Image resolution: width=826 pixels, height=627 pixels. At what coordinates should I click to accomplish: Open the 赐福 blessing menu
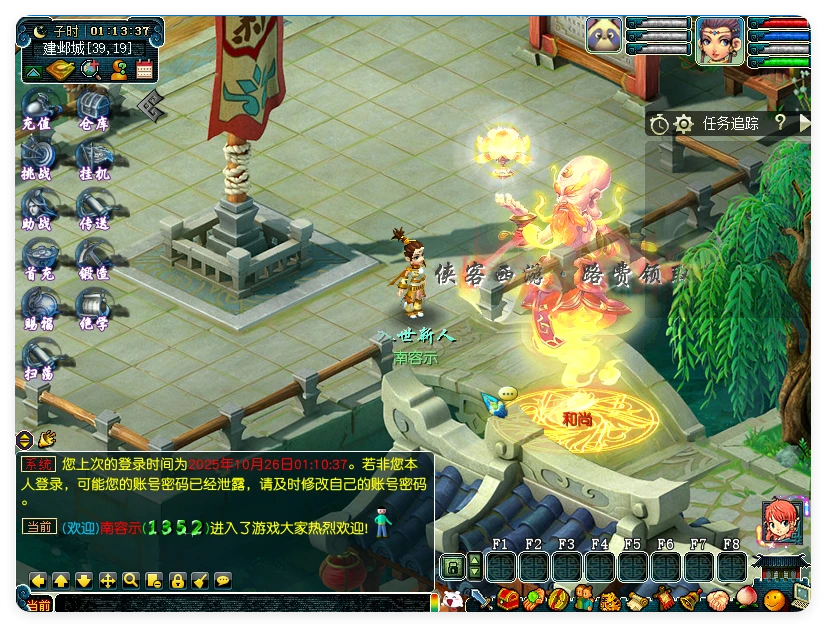coord(37,308)
